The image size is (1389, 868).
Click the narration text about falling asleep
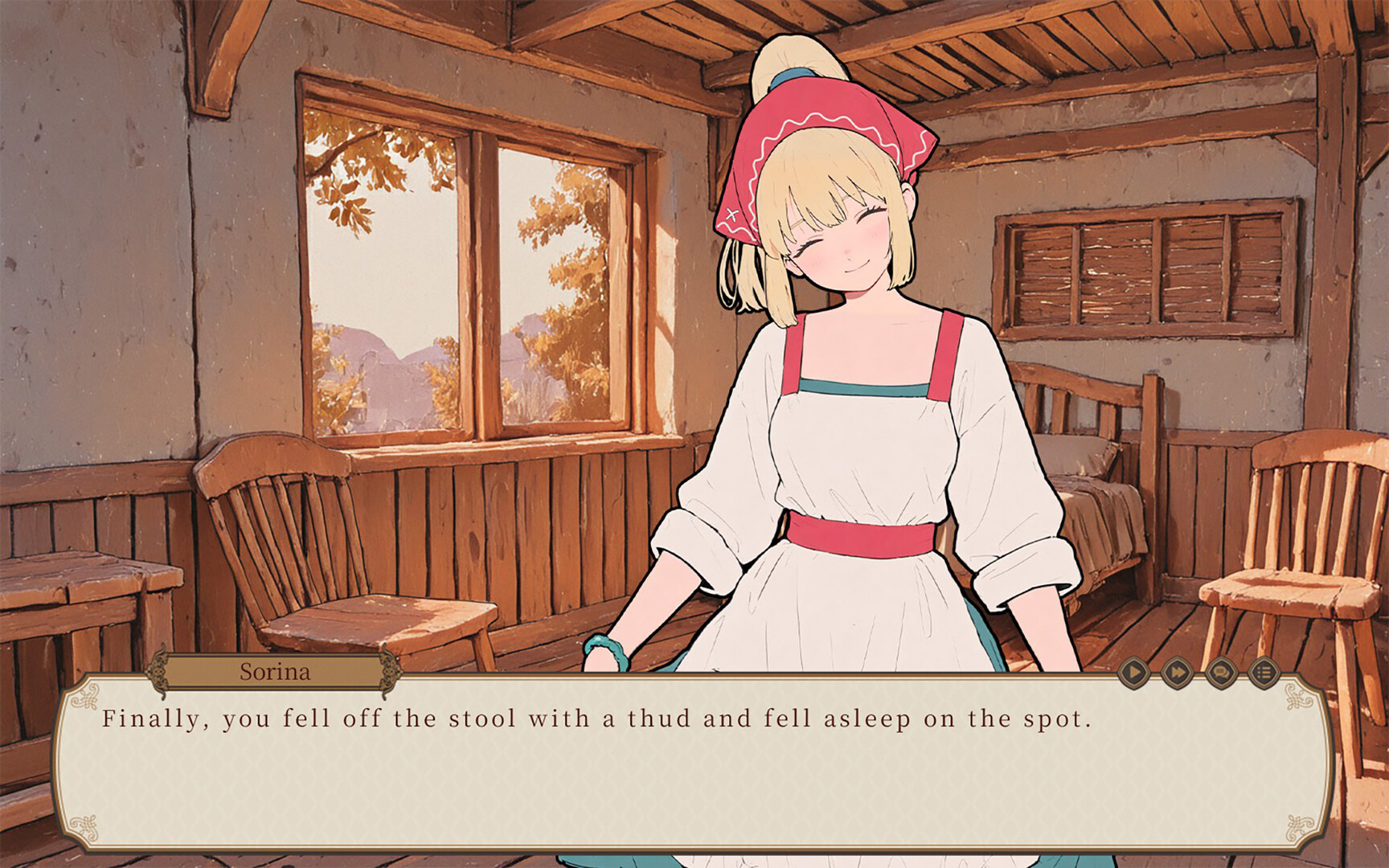point(595,721)
